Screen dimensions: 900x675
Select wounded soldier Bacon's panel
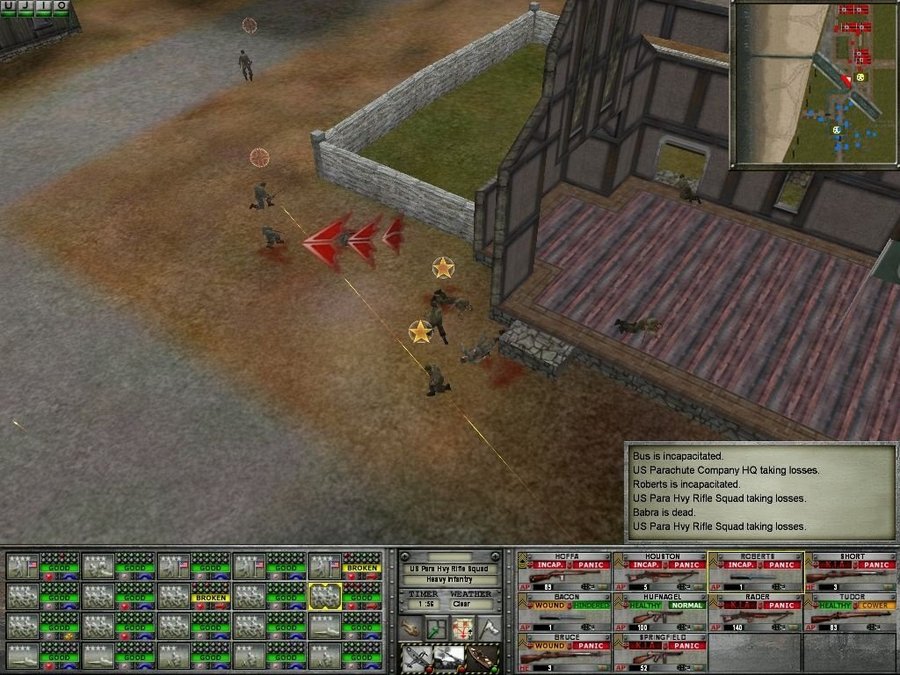(x=564, y=611)
